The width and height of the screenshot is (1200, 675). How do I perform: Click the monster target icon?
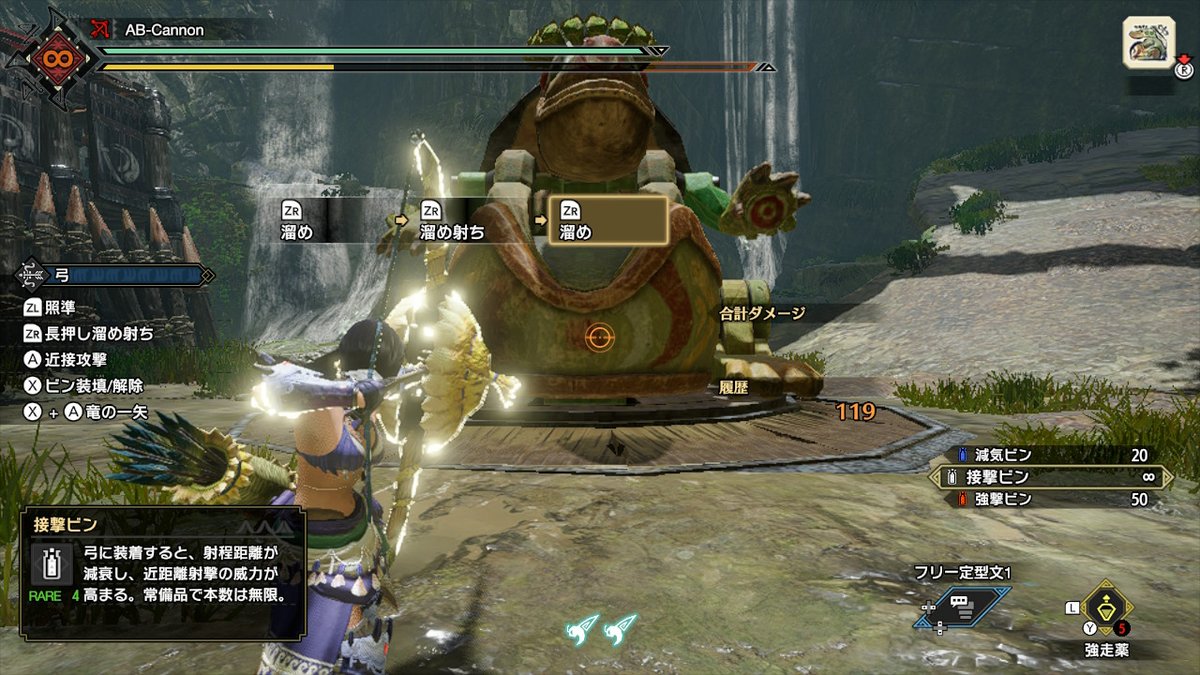coord(1147,43)
